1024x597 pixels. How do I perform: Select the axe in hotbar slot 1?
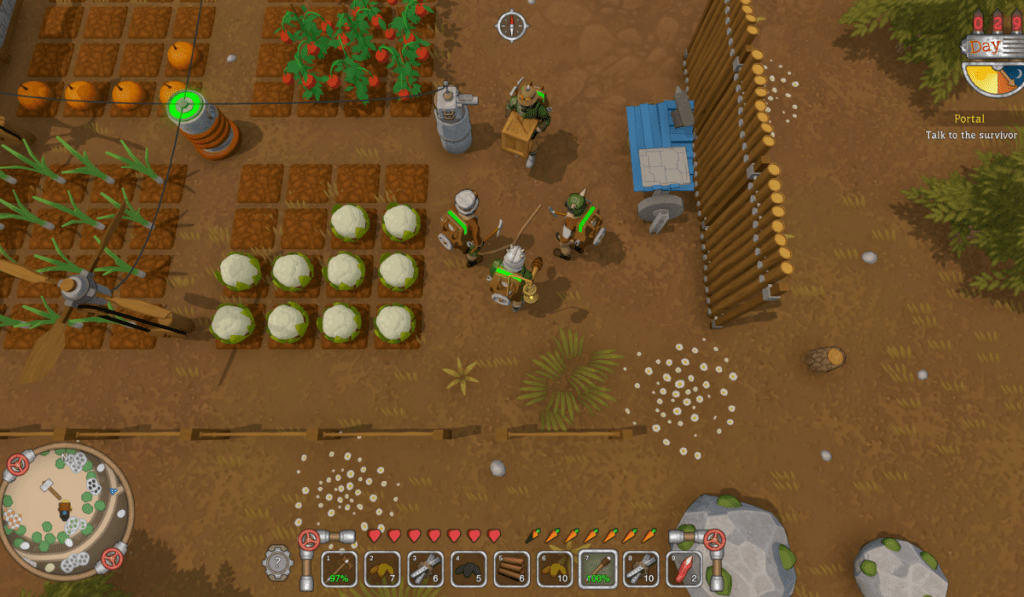pyautogui.click(x=339, y=569)
